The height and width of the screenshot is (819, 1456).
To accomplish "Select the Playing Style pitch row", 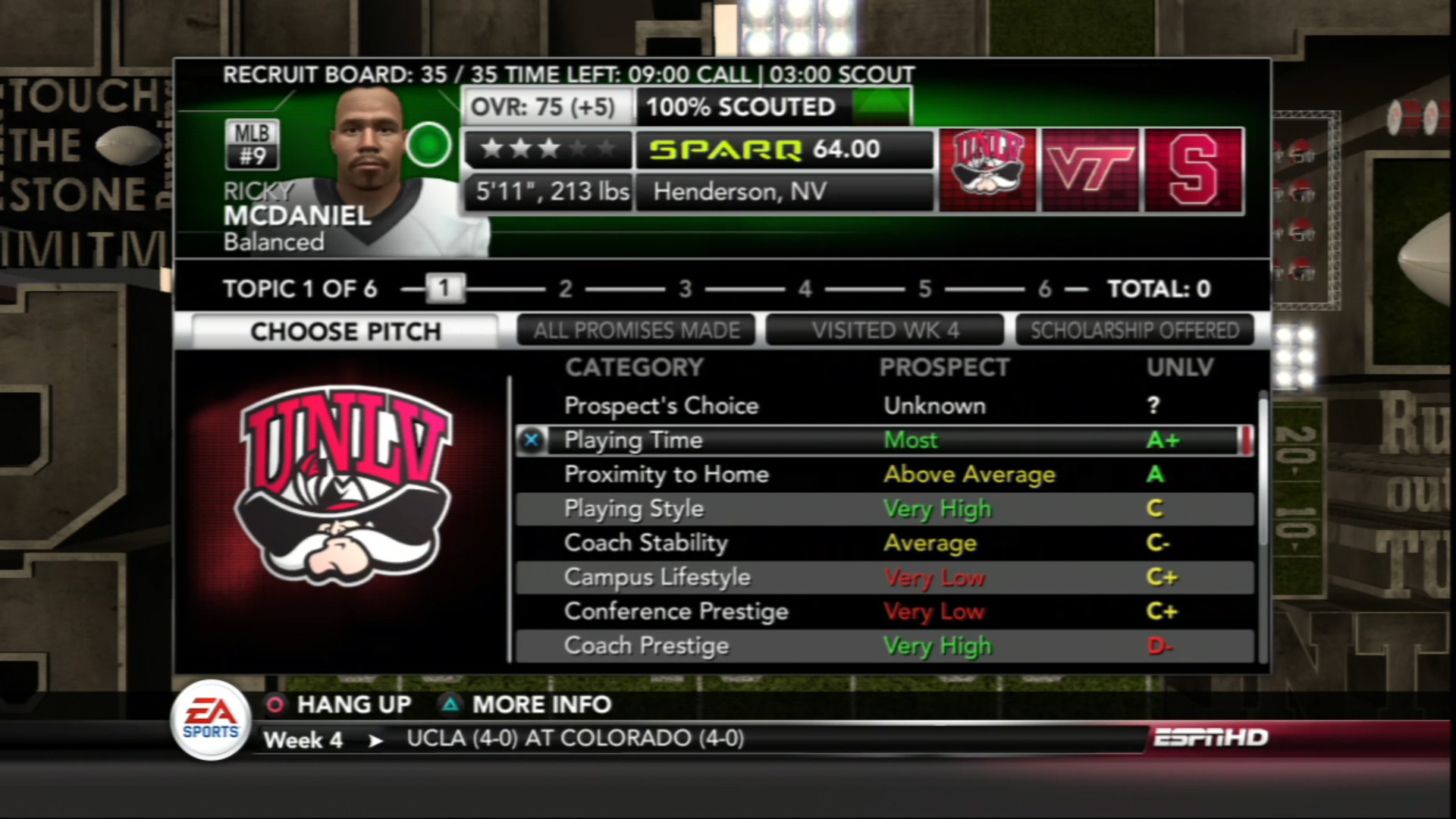I will tap(883, 509).
